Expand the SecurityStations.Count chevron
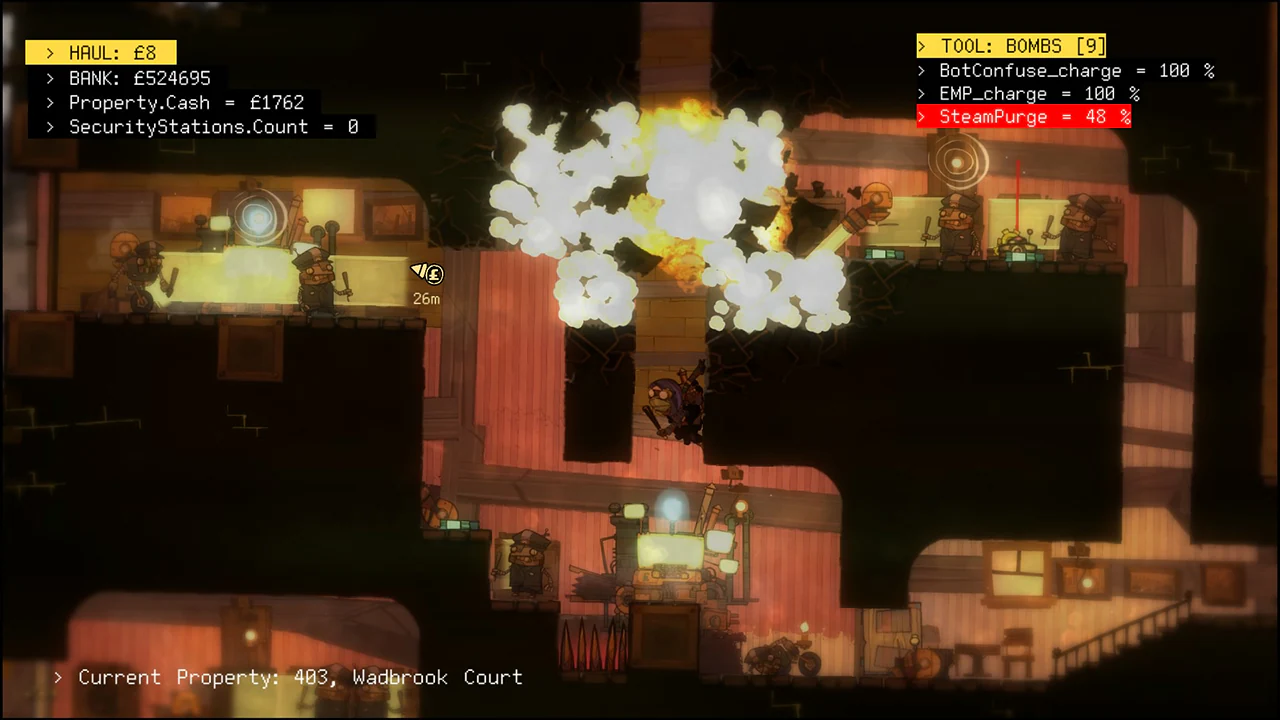 50,126
